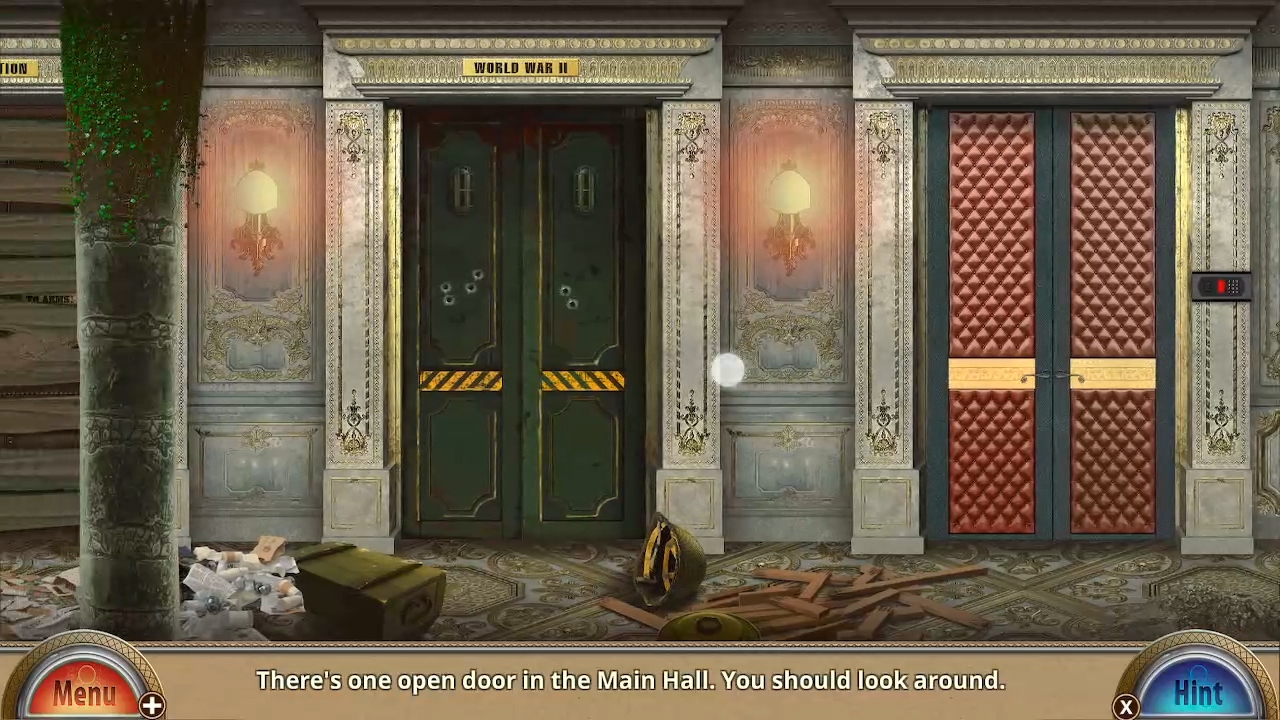Click the WORLD WAR II sign plaque

[521, 67]
